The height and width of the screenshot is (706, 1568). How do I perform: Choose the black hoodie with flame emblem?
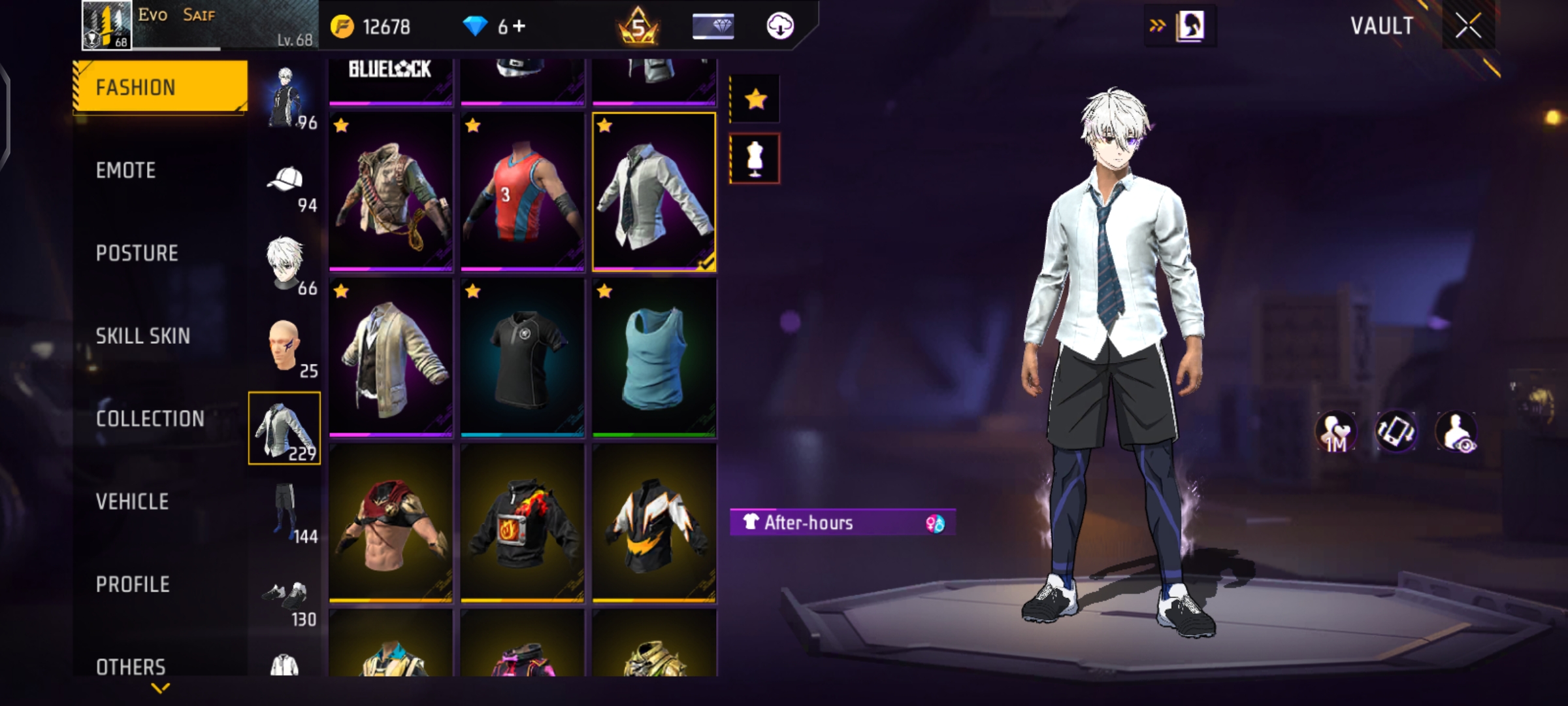(x=522, y=523)
